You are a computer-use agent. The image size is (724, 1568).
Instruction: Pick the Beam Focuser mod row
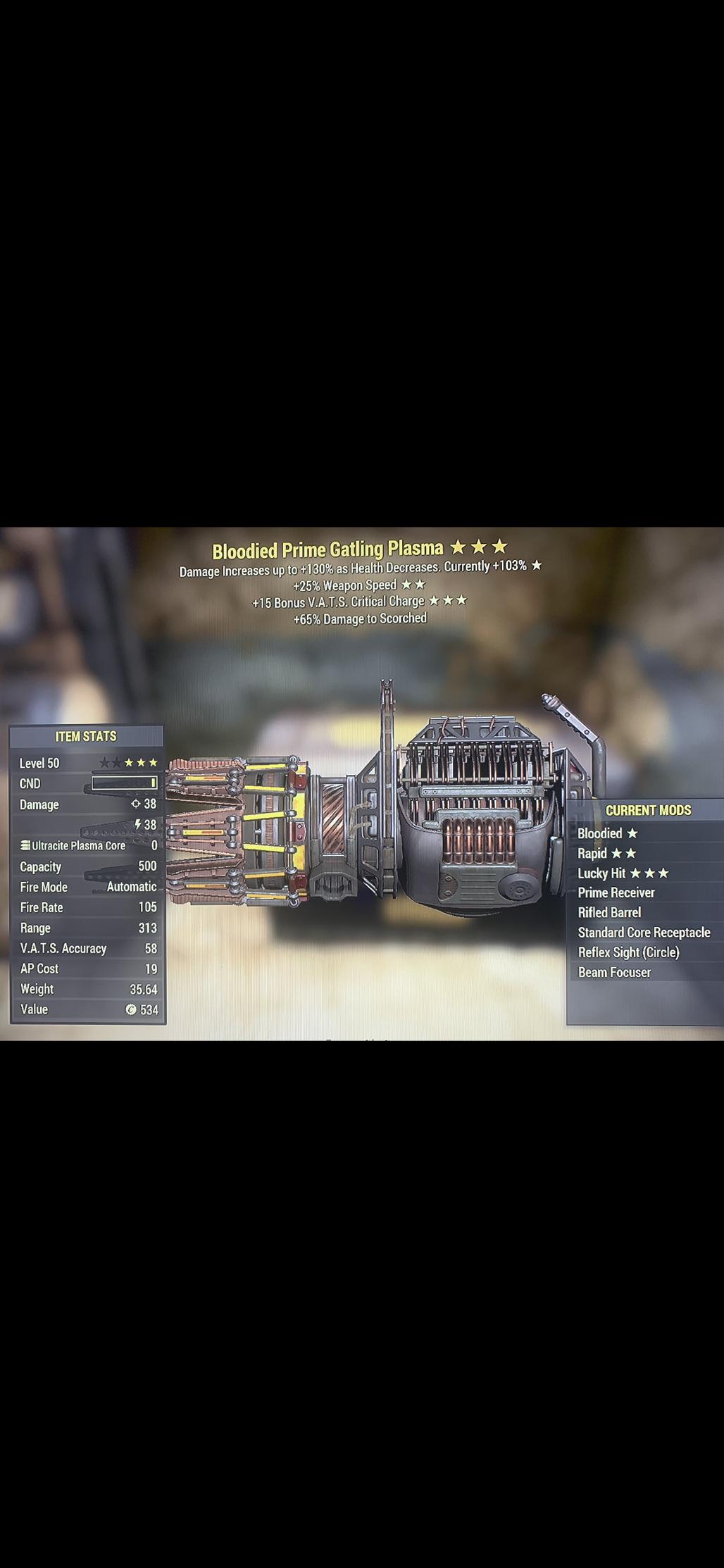point(614,972)
